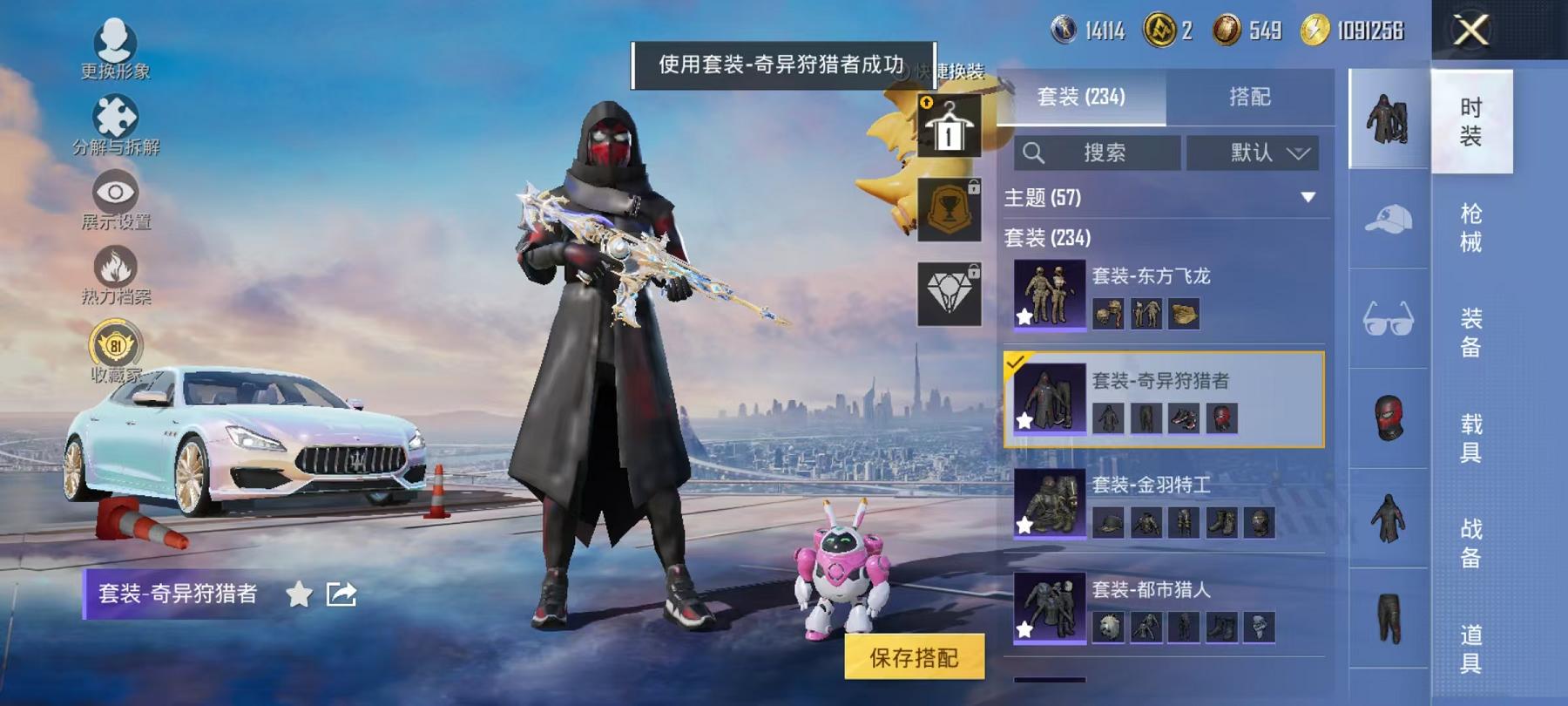
Task: Click the hanger quick-change wardrobe icon
Action: coord(951,128)
